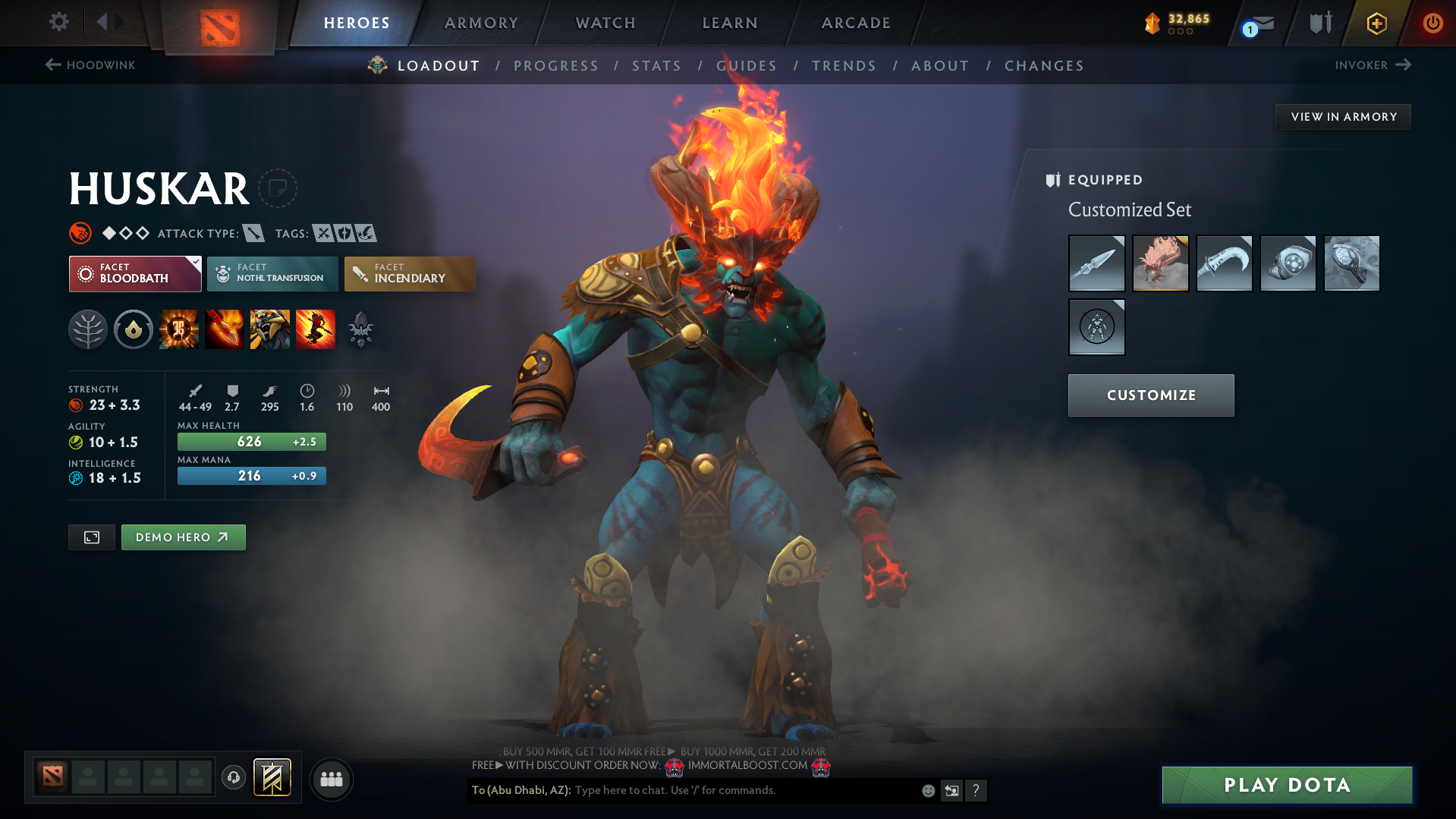1456x819 pixels.
Task: Open the emoticon picker in chat
Action: (927, 790)
